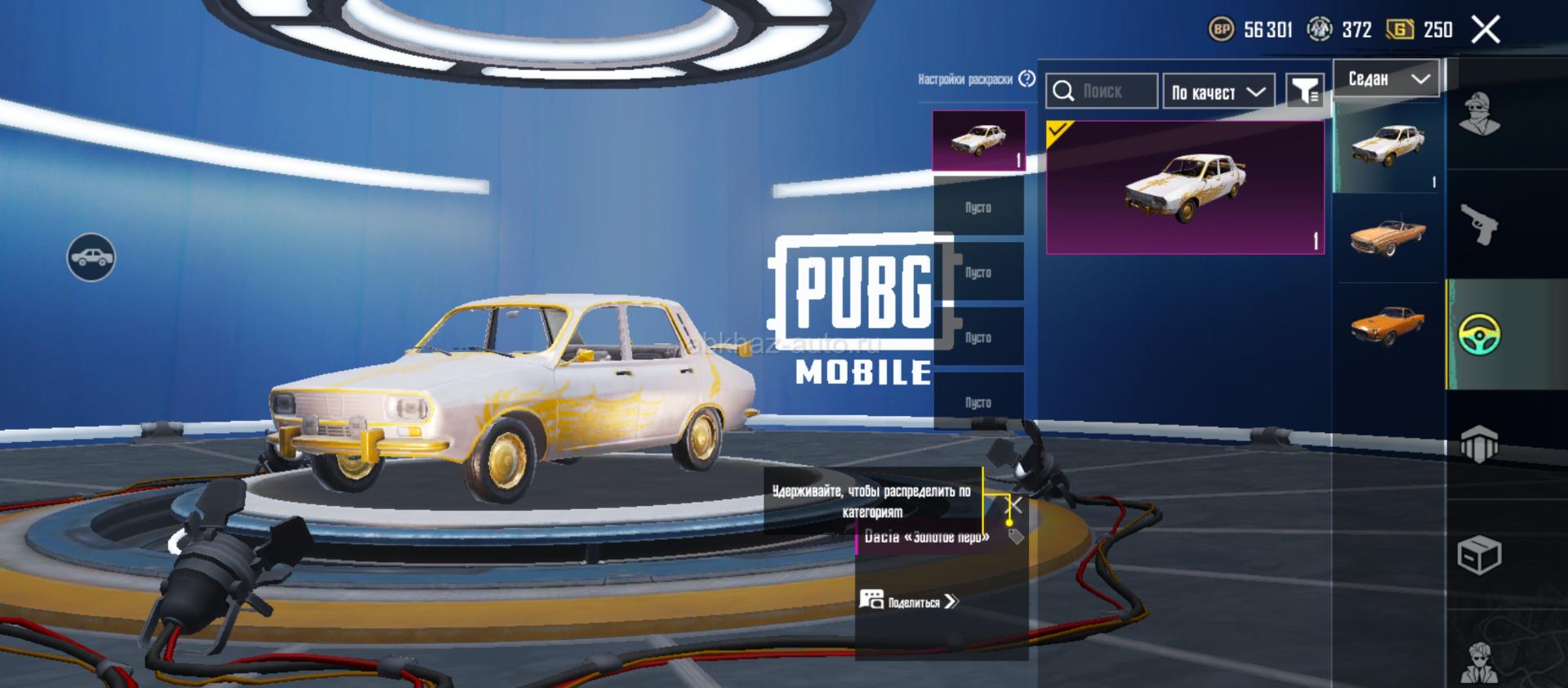1568x688 pixels.
Task: Open the funnel filter options
Action: (1305, 92)
